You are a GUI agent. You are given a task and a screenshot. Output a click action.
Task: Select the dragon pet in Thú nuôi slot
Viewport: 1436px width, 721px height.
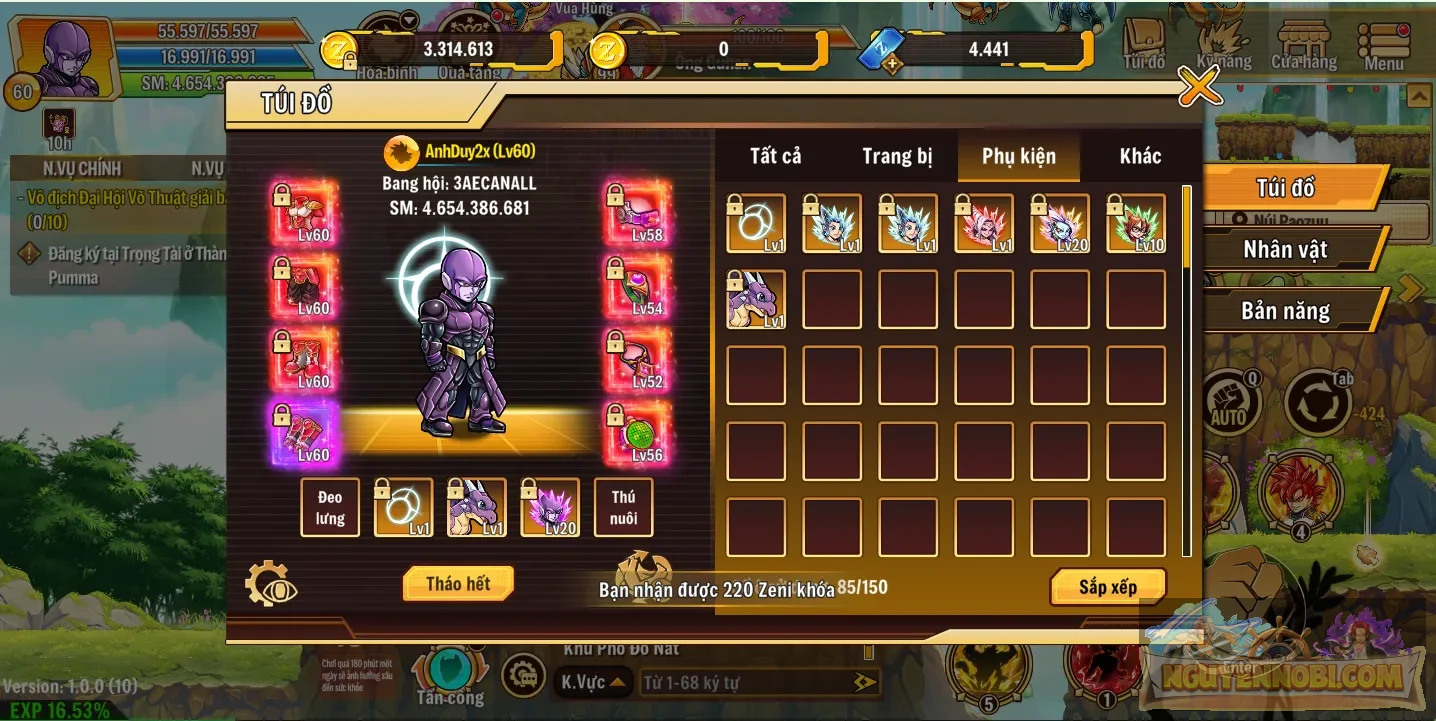(x=475, y=508)
